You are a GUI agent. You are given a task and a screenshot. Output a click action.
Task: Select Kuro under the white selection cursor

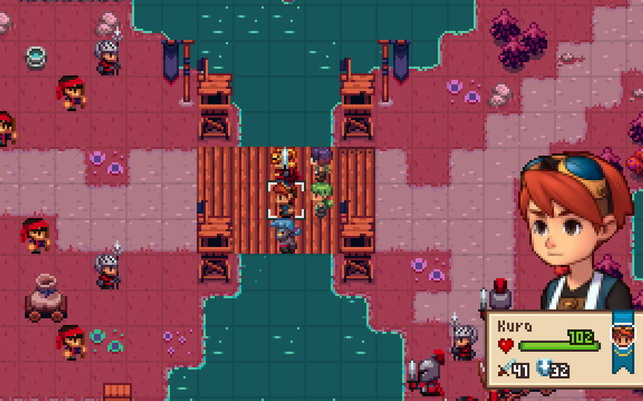(284, 200)
